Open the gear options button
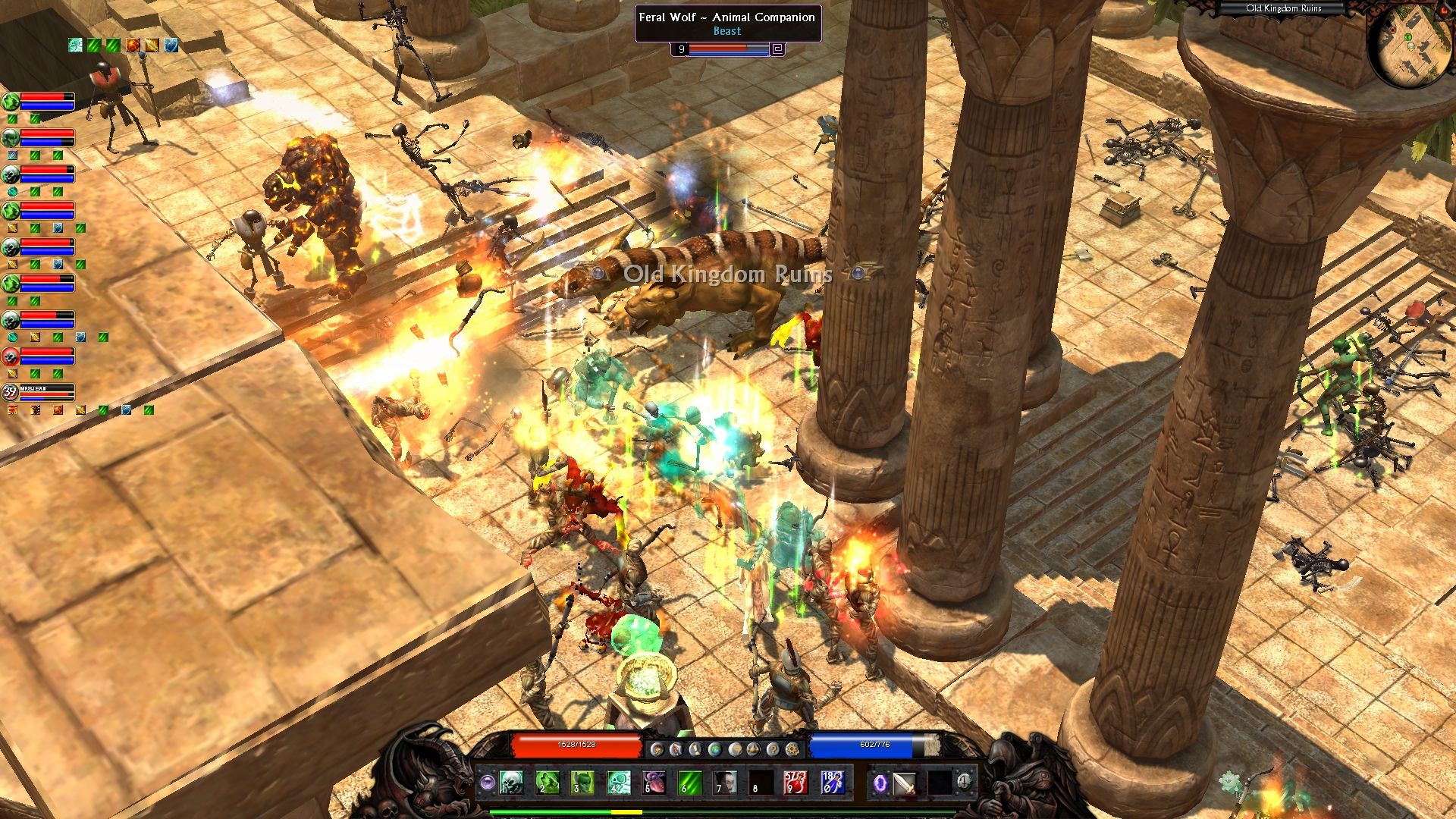 792,749
